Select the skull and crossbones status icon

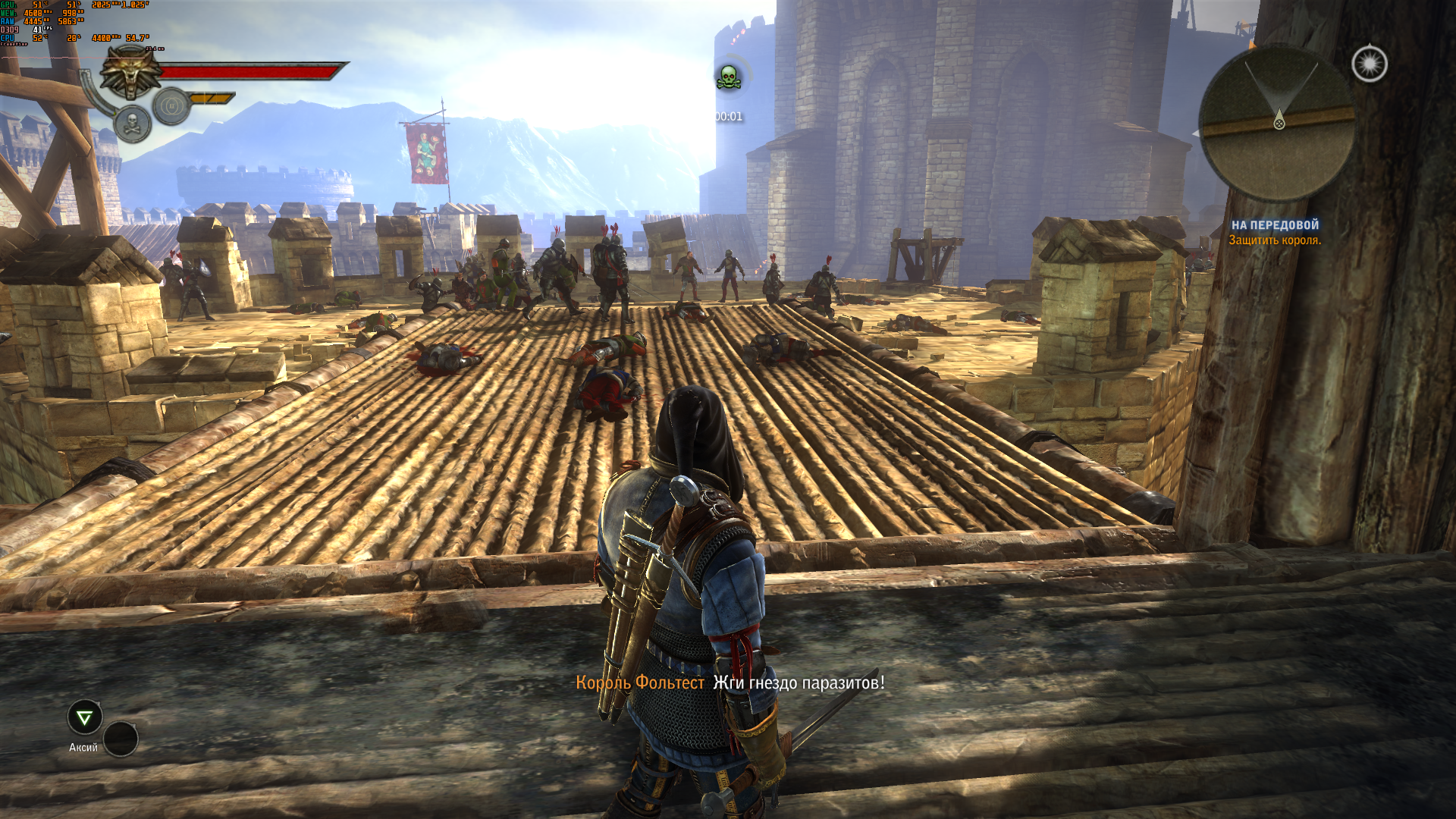click(132, 124)
